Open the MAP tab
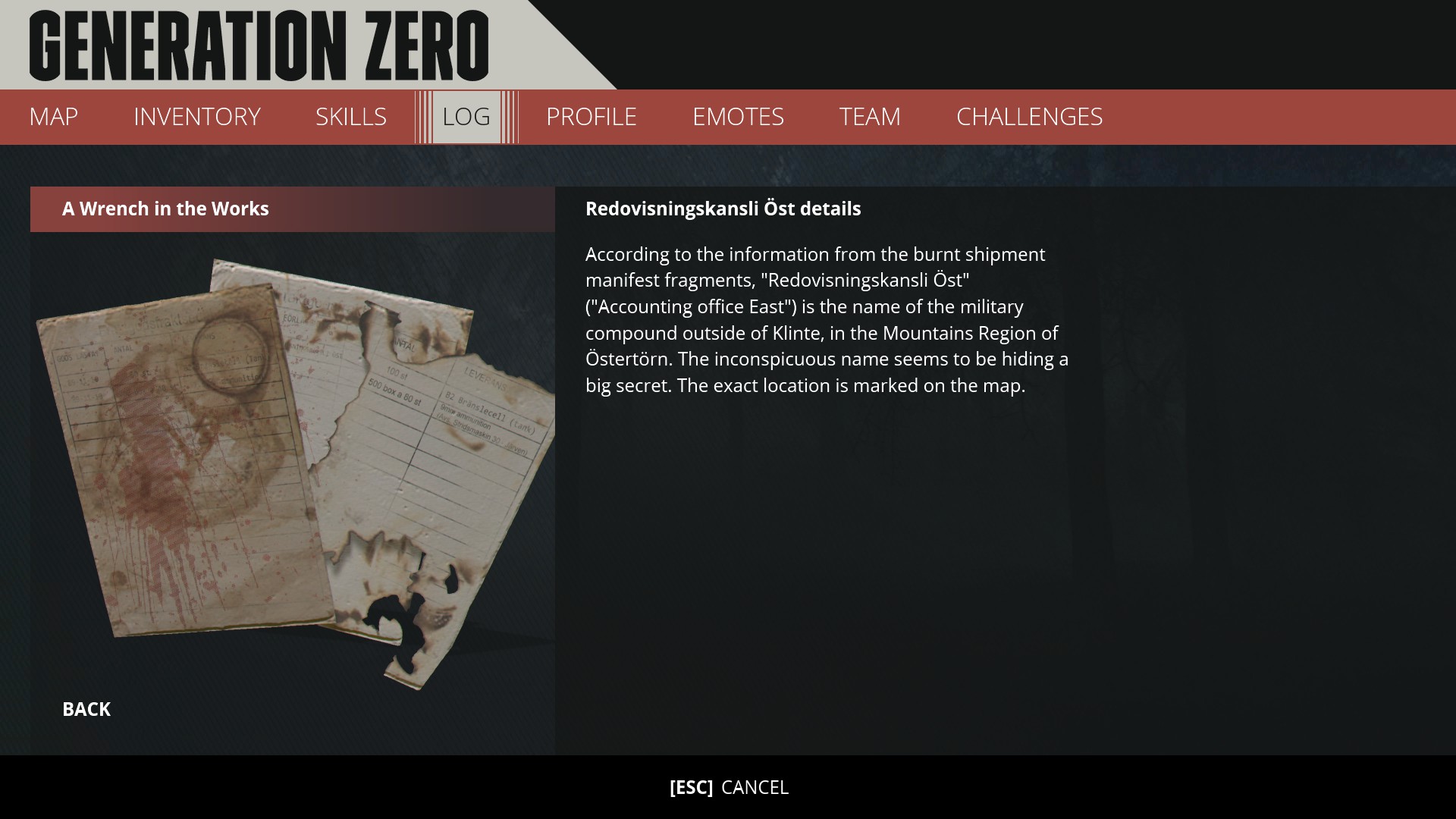This screenshot has width=1456, height=819. [52, 117]
